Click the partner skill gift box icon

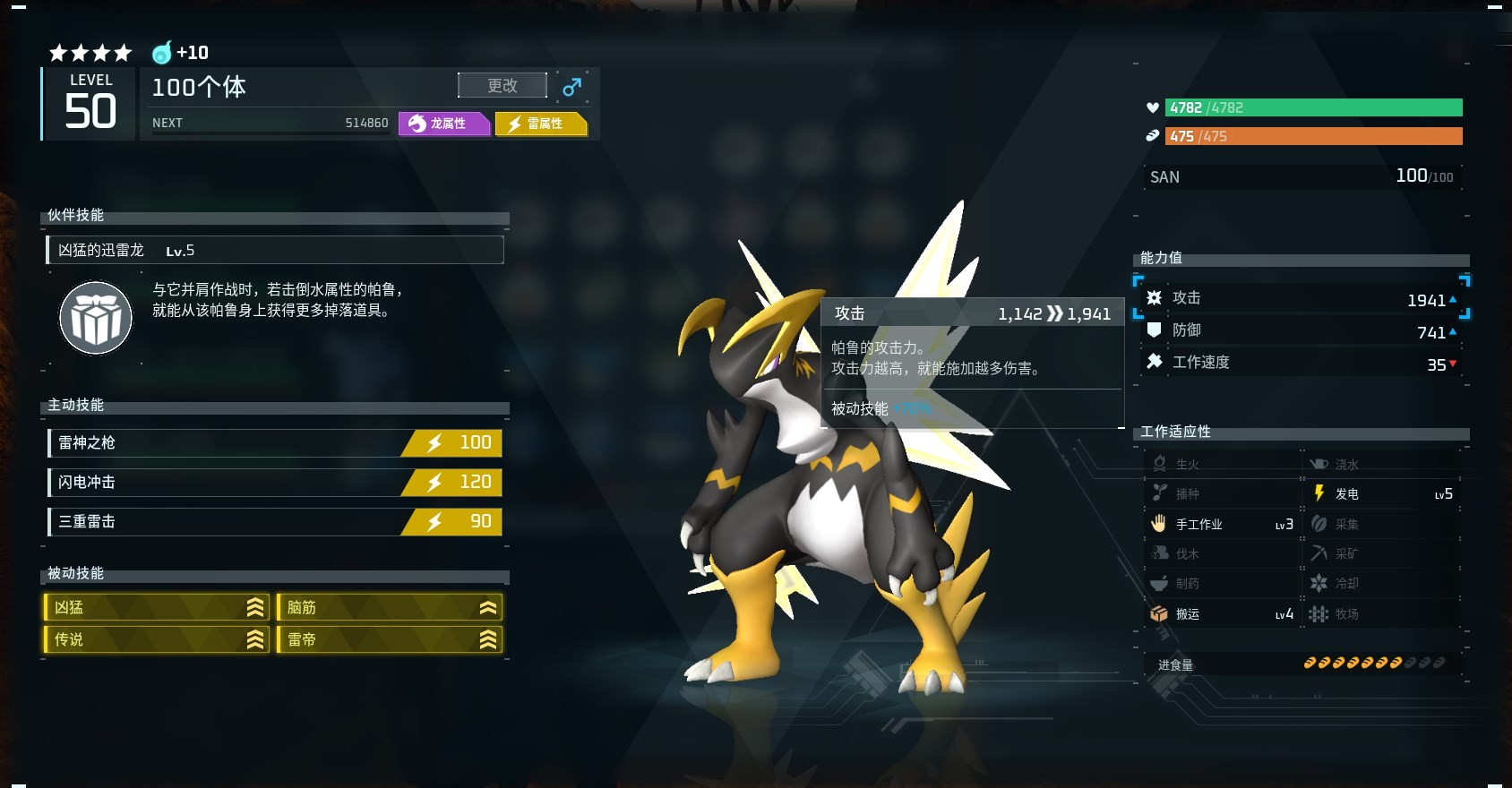(96, 318)
